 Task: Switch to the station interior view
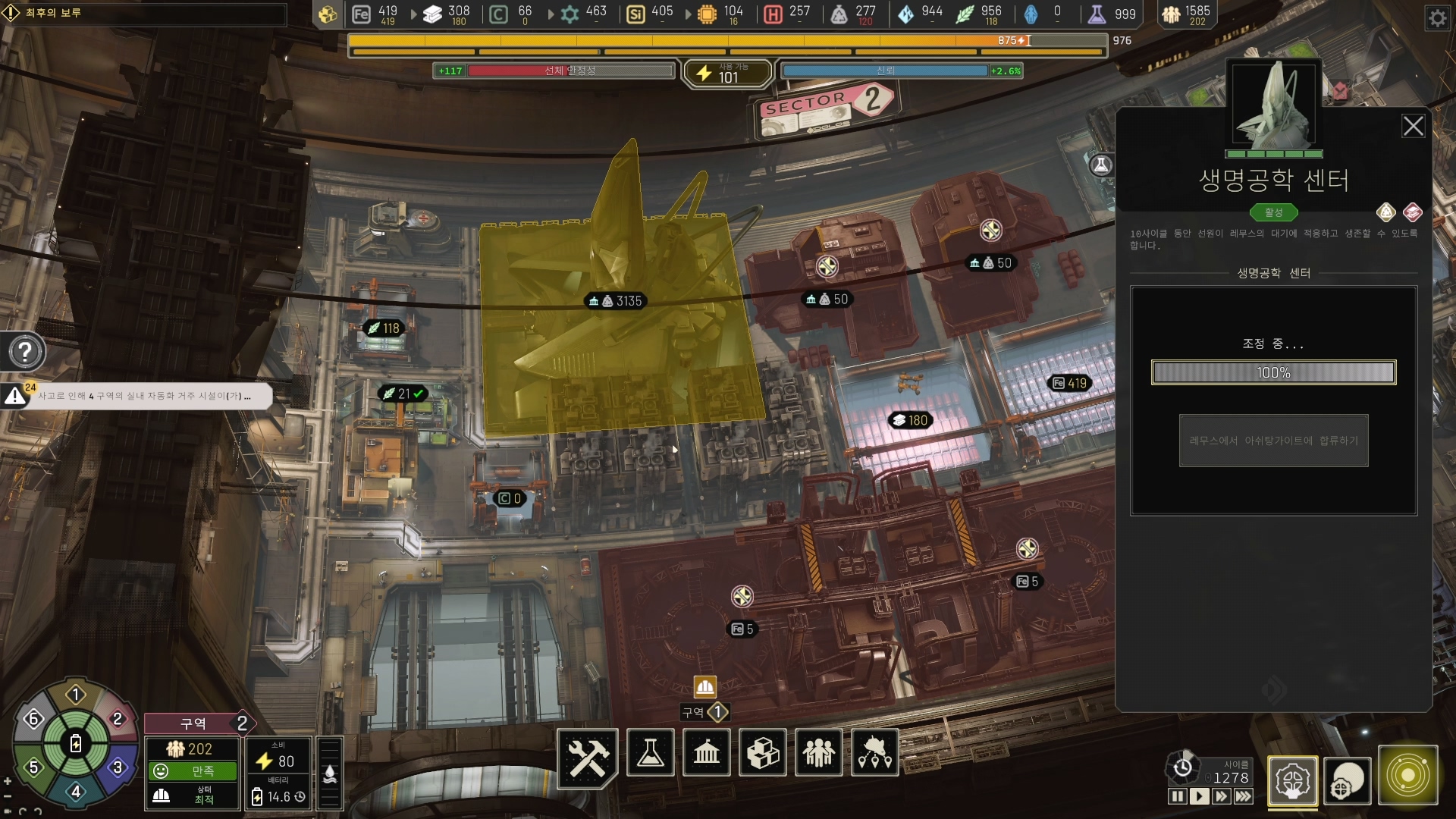pos(1292,780)
